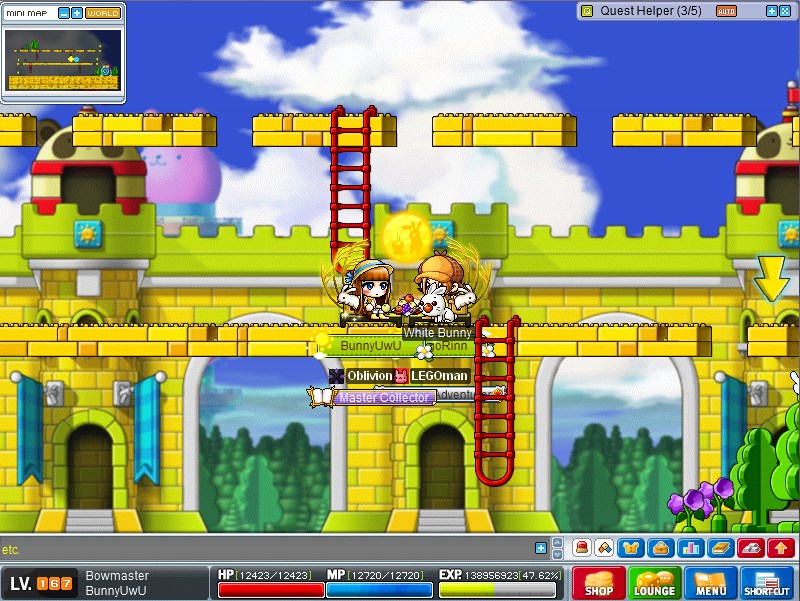Viewport: 800px width, 601px height.
Task: Open the main MENU button
Action: point(710,584)
